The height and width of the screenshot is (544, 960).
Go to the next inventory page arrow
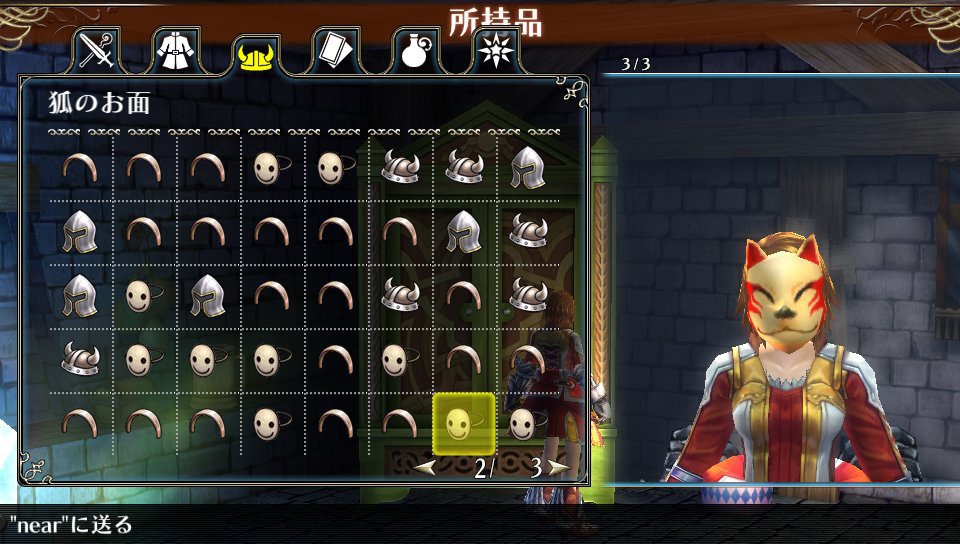559,467
